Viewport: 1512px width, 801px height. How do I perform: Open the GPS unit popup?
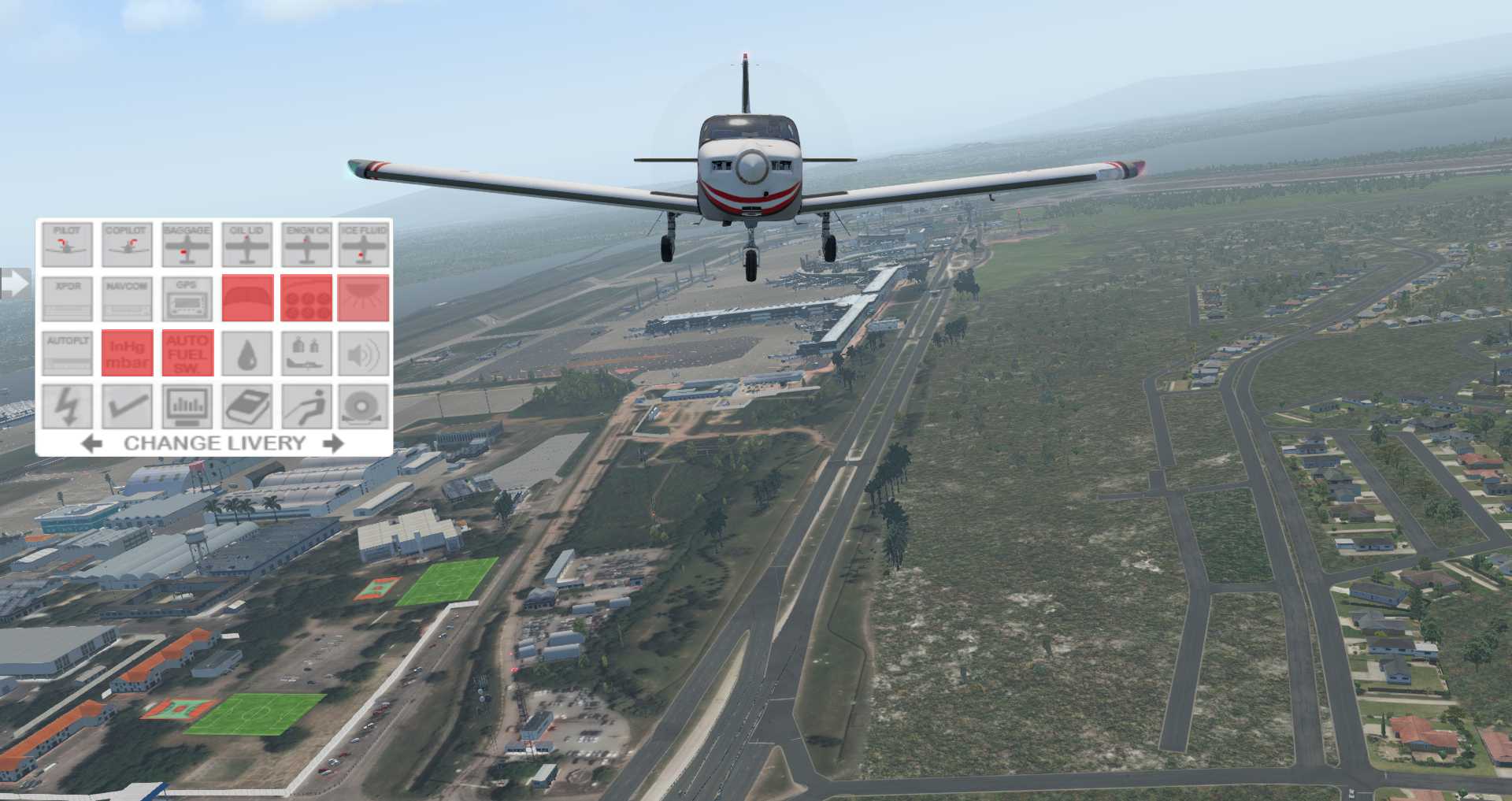[187, 299]
